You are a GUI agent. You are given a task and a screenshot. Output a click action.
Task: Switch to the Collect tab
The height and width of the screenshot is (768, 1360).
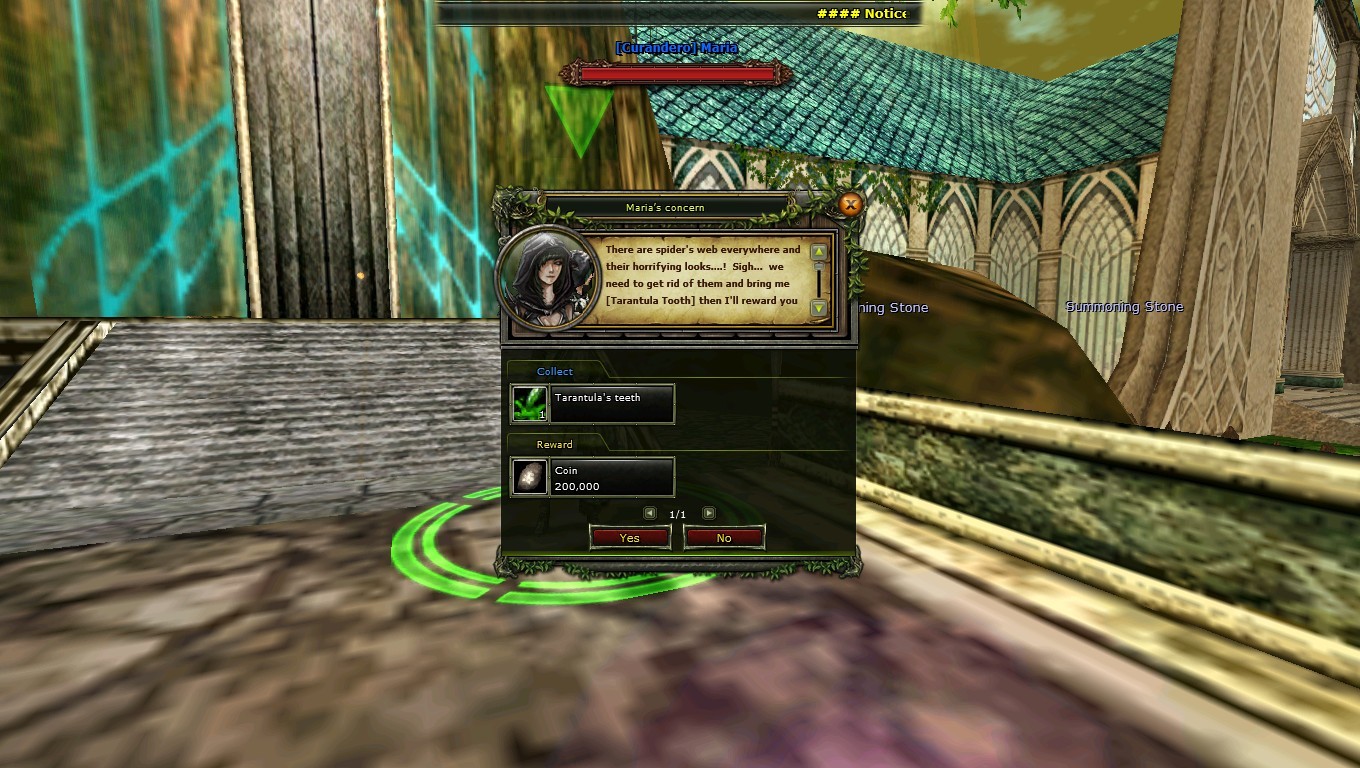(x=555, y=371)
